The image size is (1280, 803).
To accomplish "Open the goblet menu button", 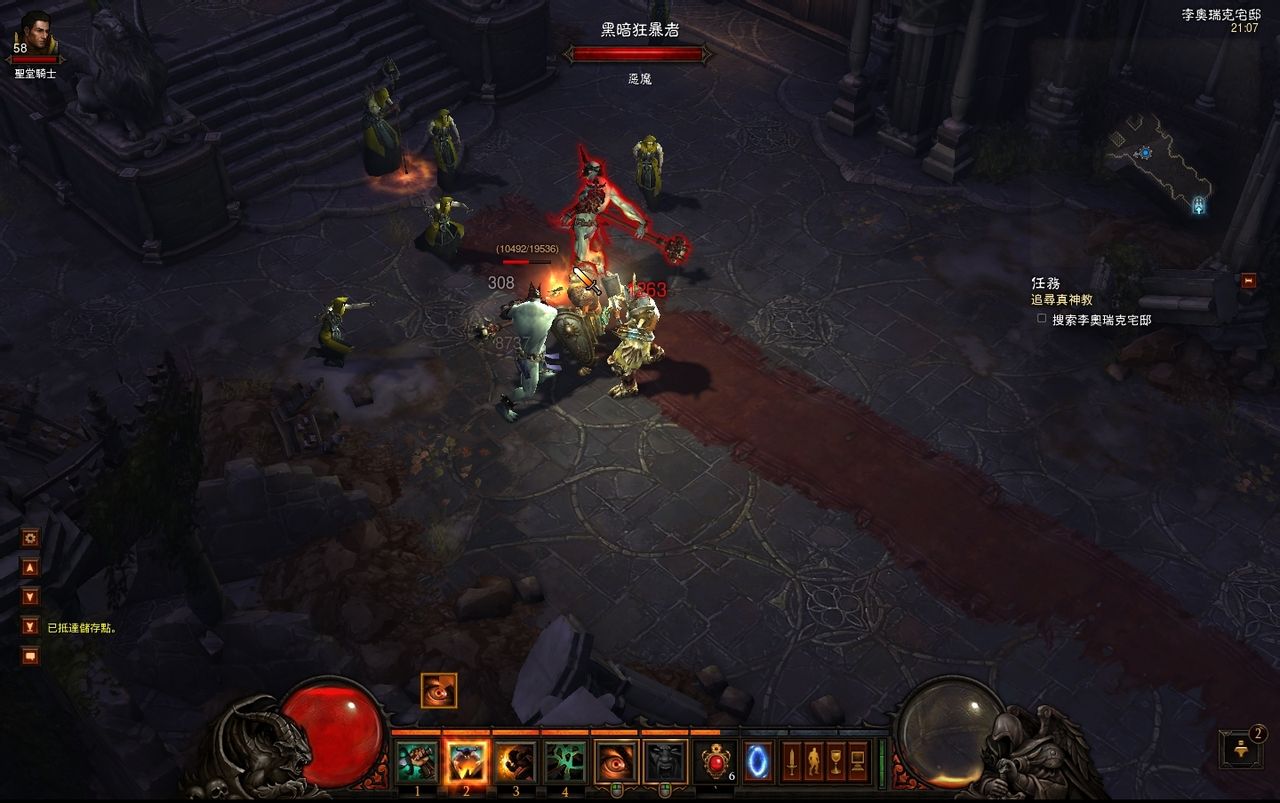I will coord(835,762).
